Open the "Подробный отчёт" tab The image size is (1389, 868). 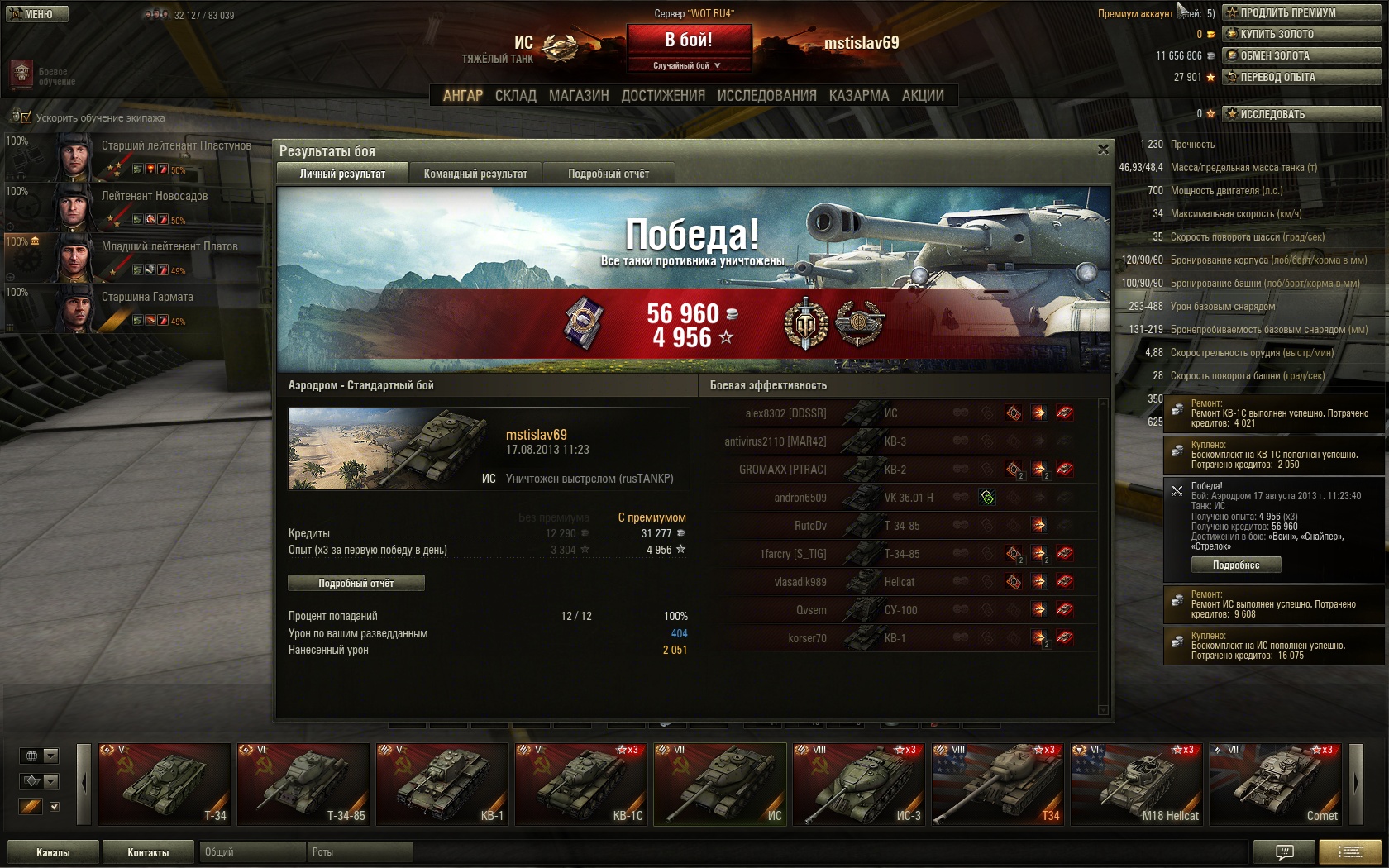click(609, 174)
